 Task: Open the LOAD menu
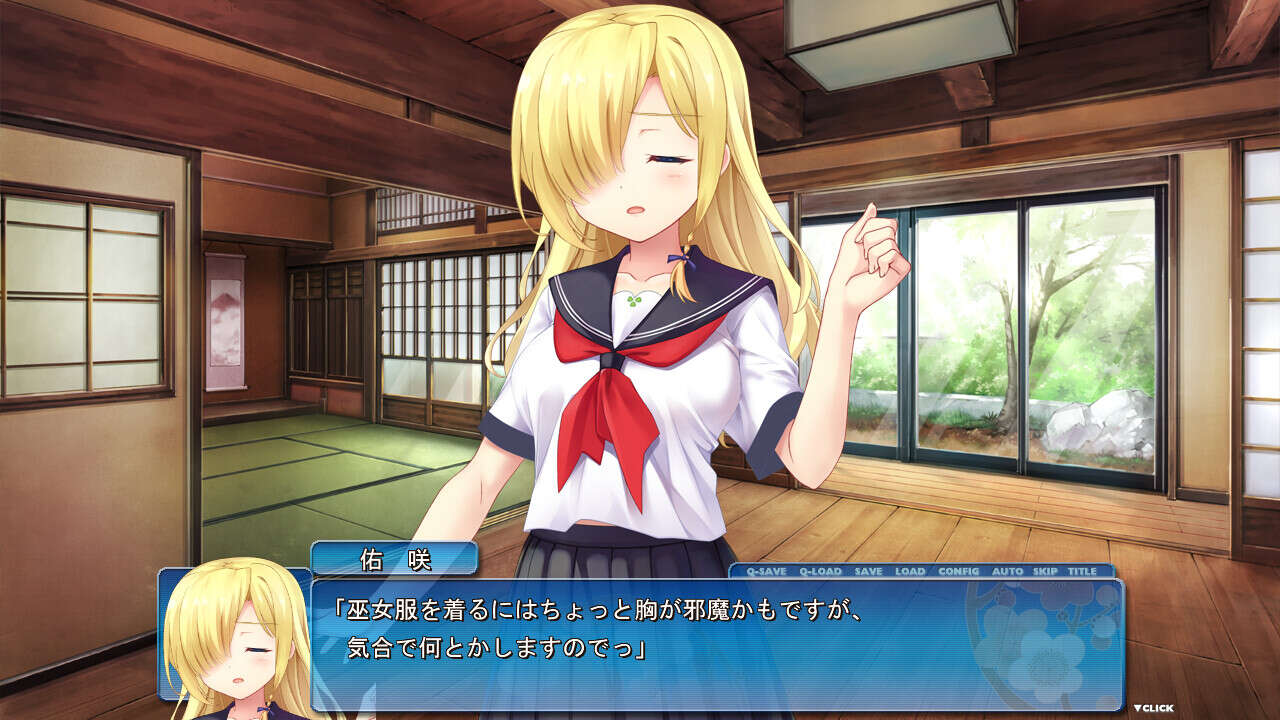click(x=910, y=571)
